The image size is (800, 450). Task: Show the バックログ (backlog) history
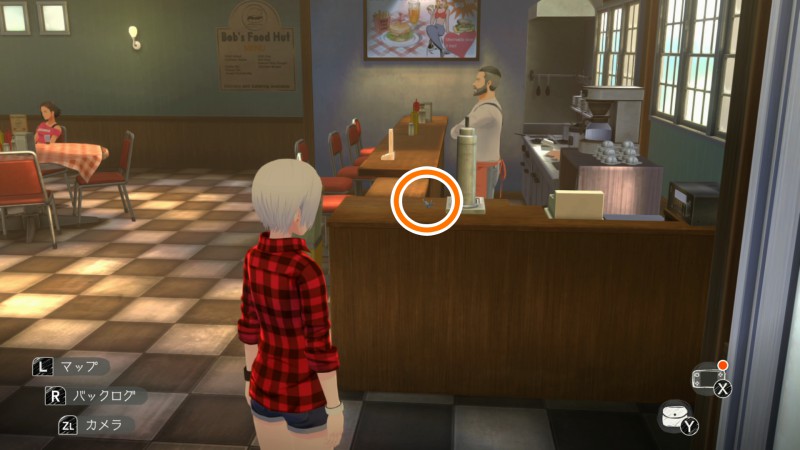coord(92,395)
